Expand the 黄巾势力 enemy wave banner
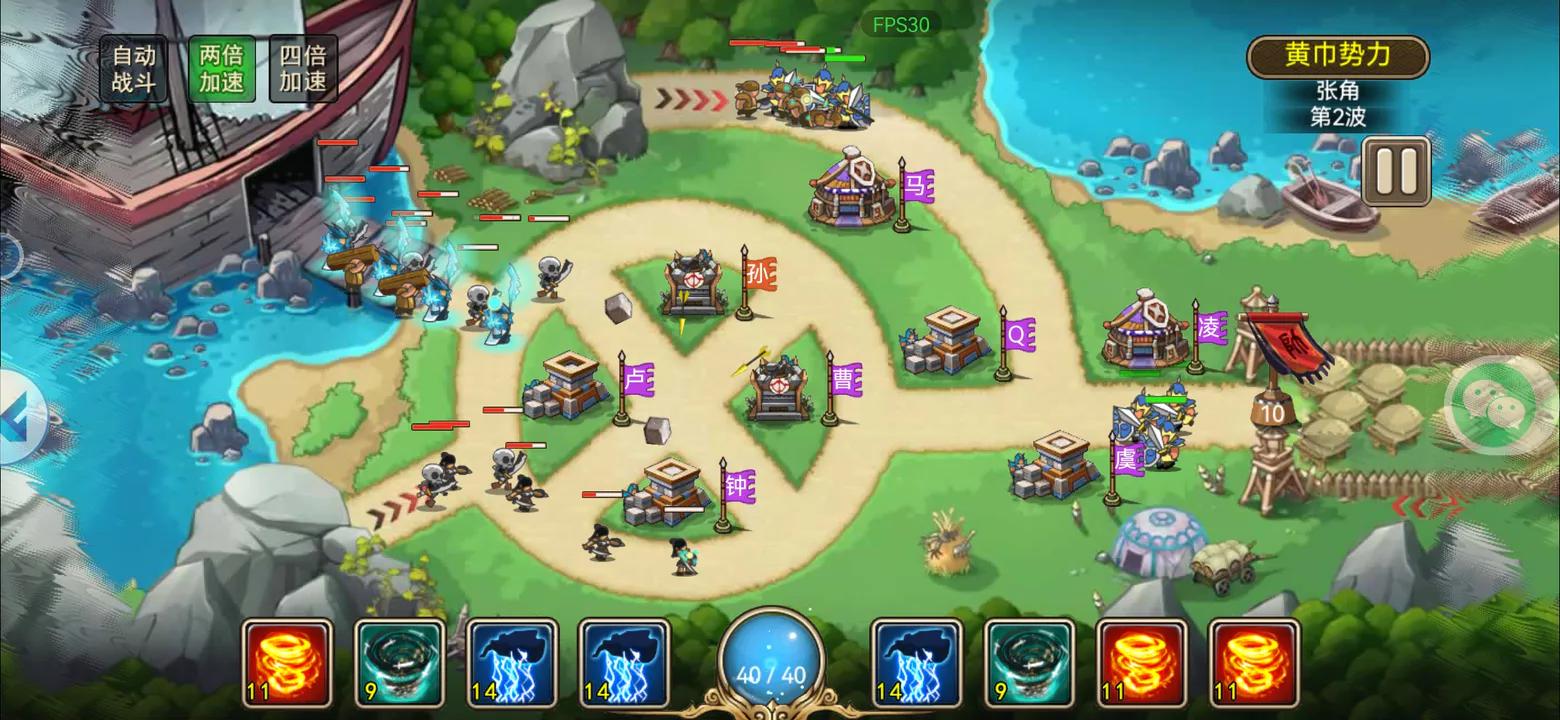Image resolution: width=1560 pixels, height=720 pixels. [1337, 56]
